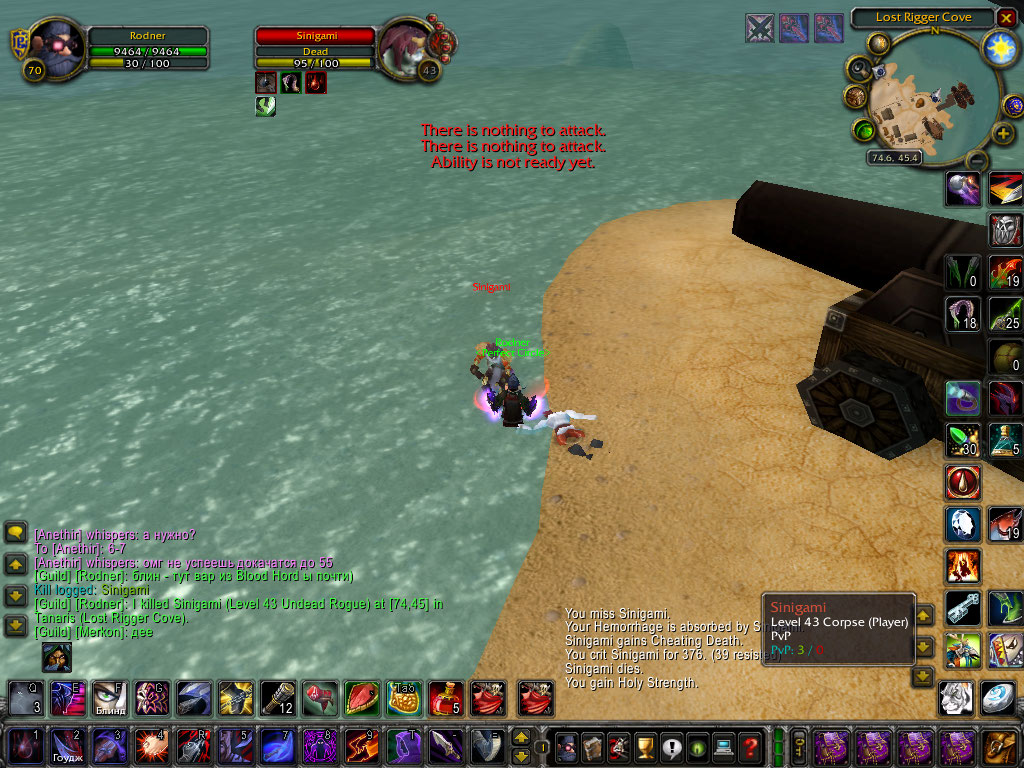Click the sun day-night indicator
This screenshot has width=1024, height=768.
point(998,47)
